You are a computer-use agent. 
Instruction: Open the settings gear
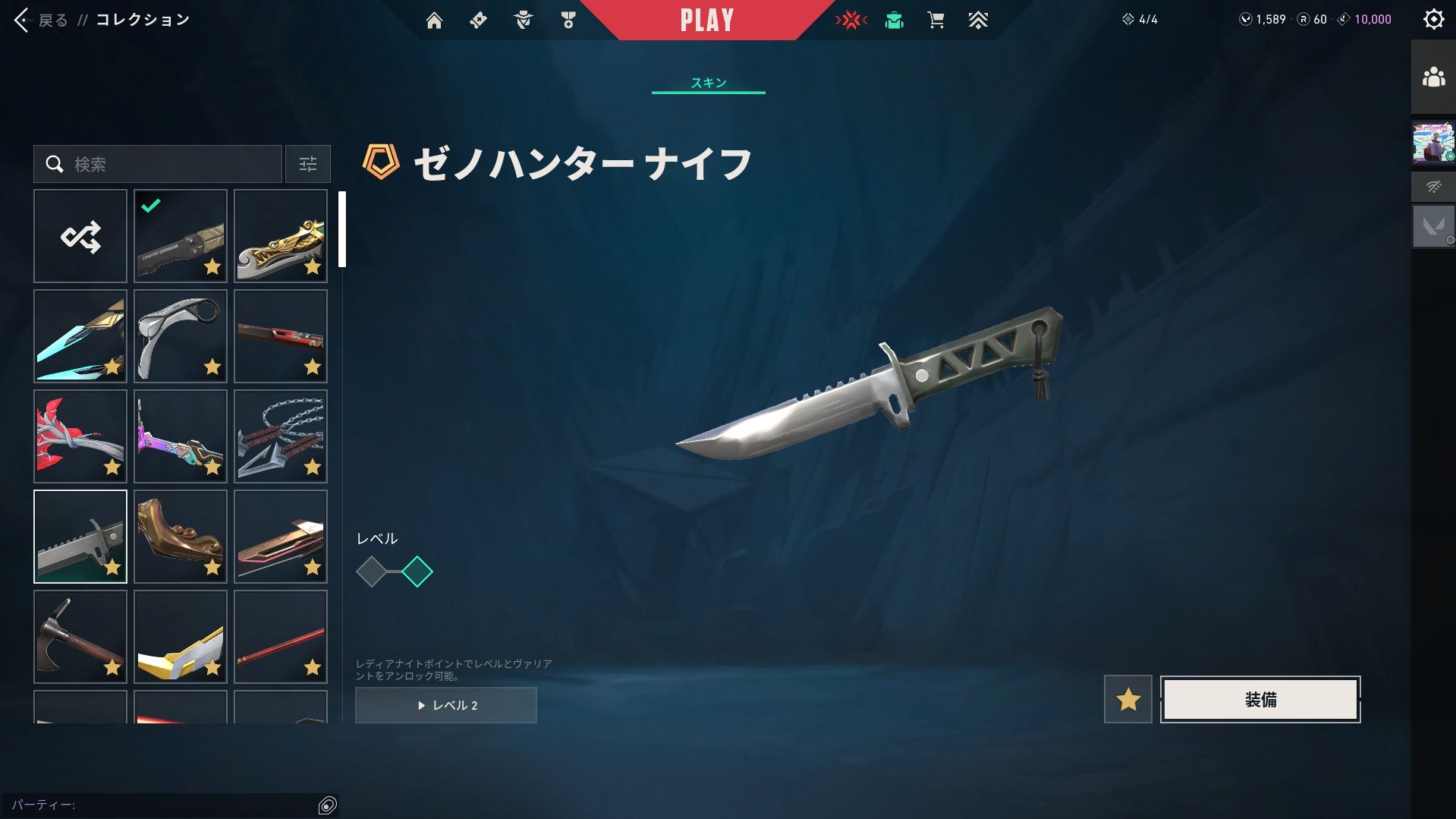pyautogui.click(x=1433, y=20)
